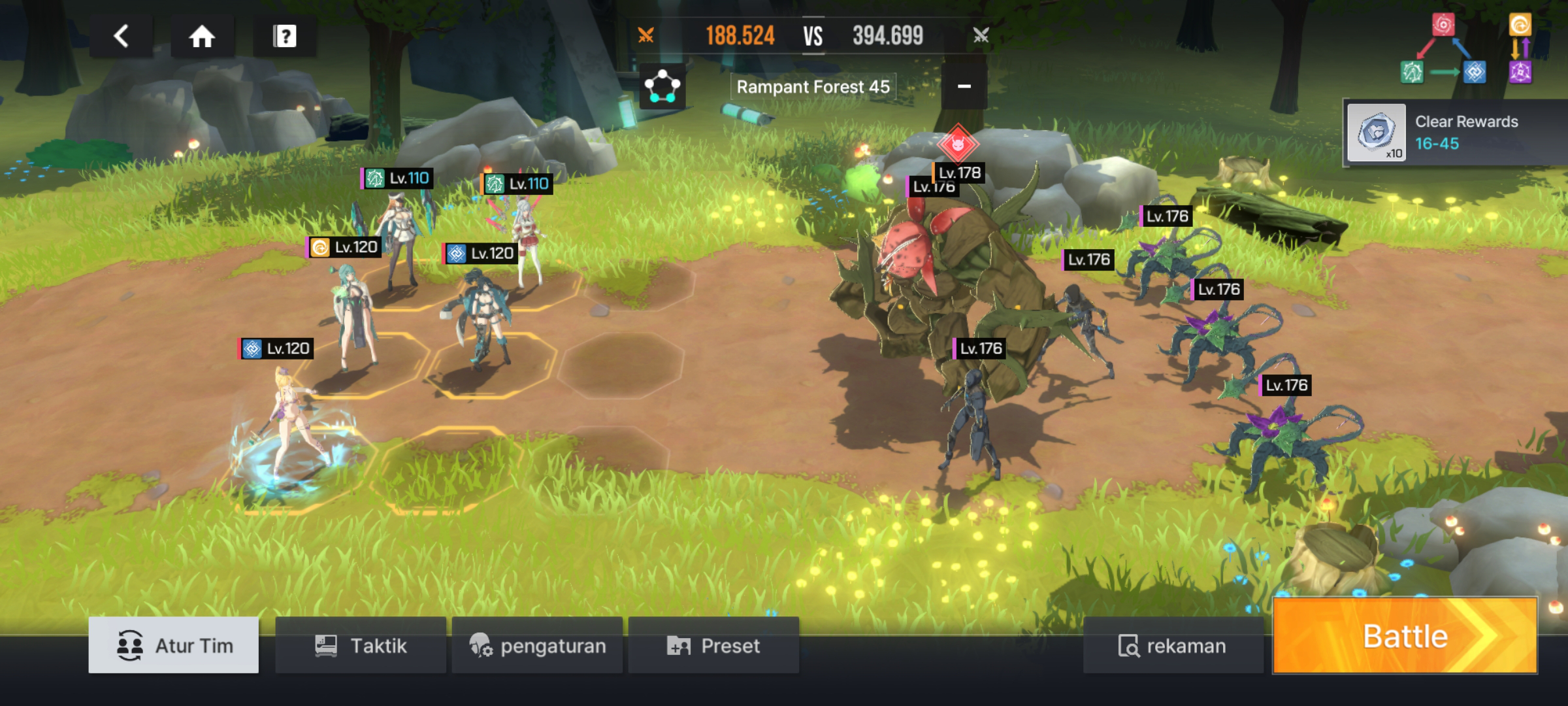Open pengaturan settings

pos(537,645)
